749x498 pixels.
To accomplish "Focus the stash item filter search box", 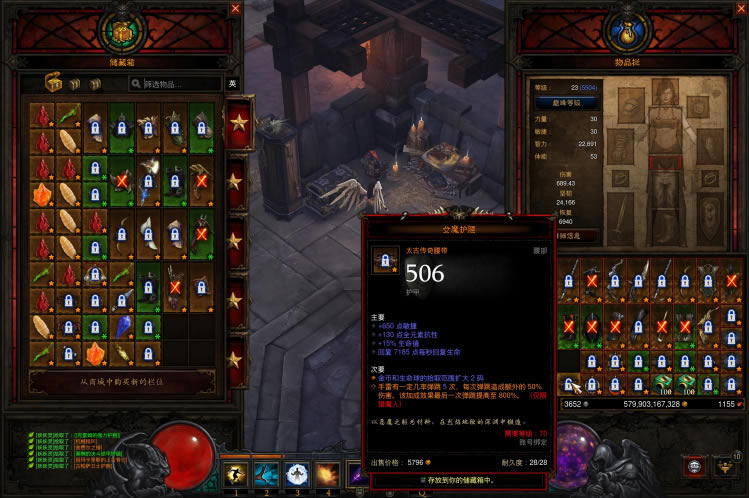I will (x=180, y=84).
